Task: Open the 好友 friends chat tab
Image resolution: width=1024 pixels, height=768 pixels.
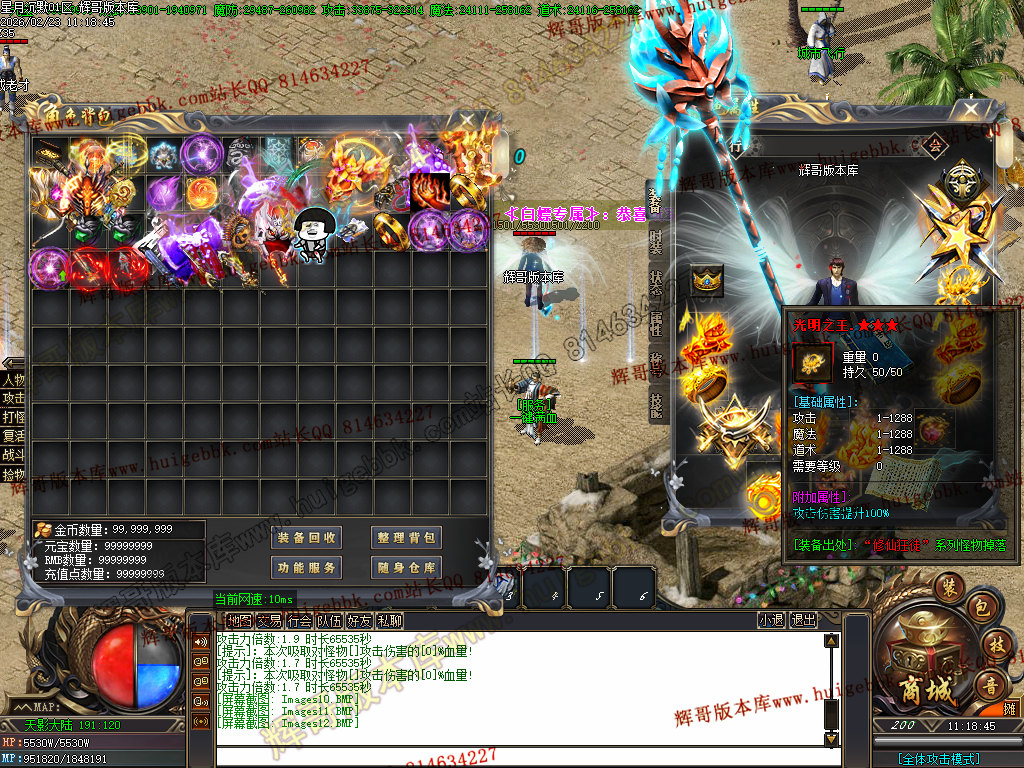Action: point(359,621)
